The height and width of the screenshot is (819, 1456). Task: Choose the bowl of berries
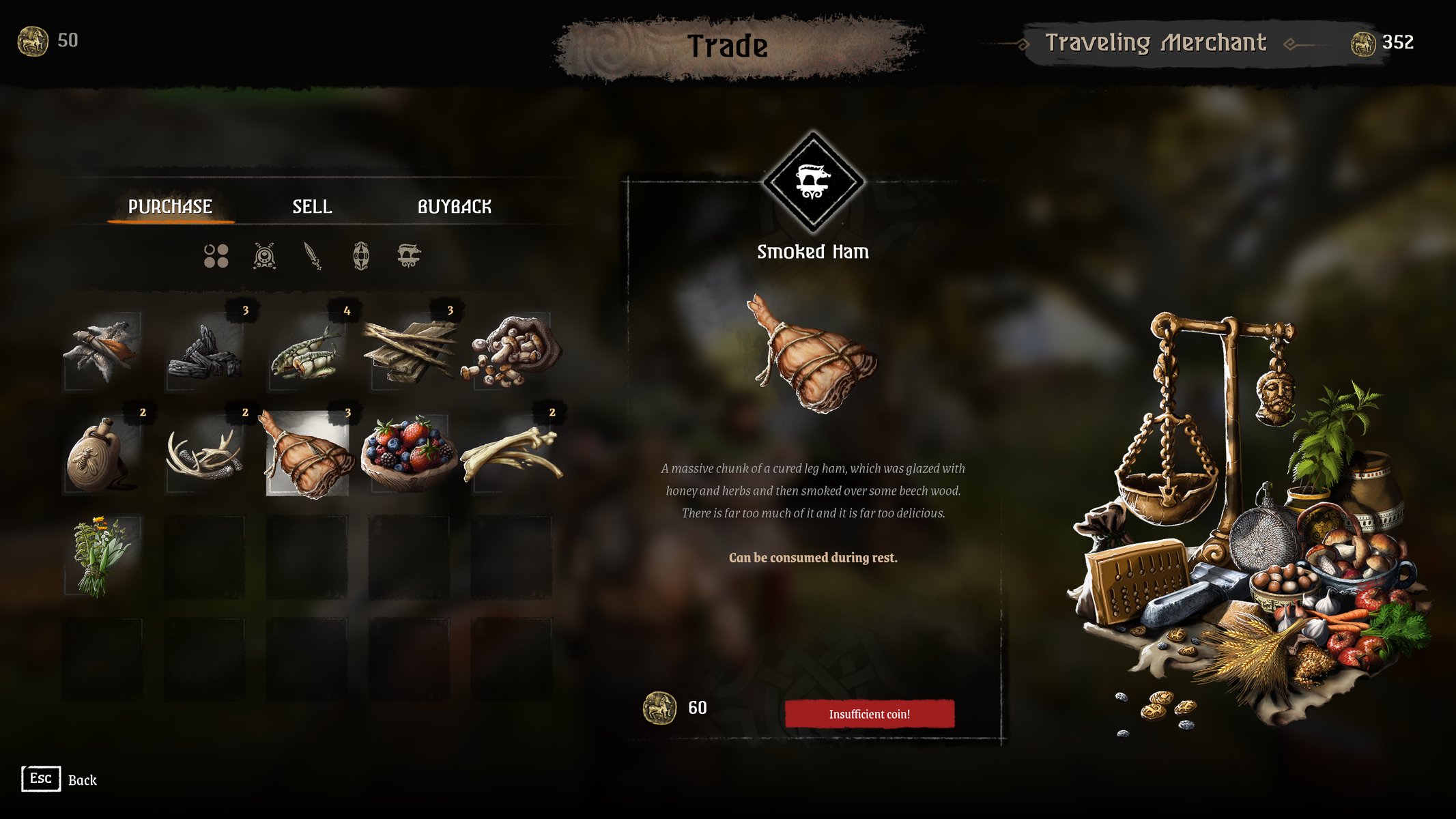pyautogui.click(x=410, y=454)
